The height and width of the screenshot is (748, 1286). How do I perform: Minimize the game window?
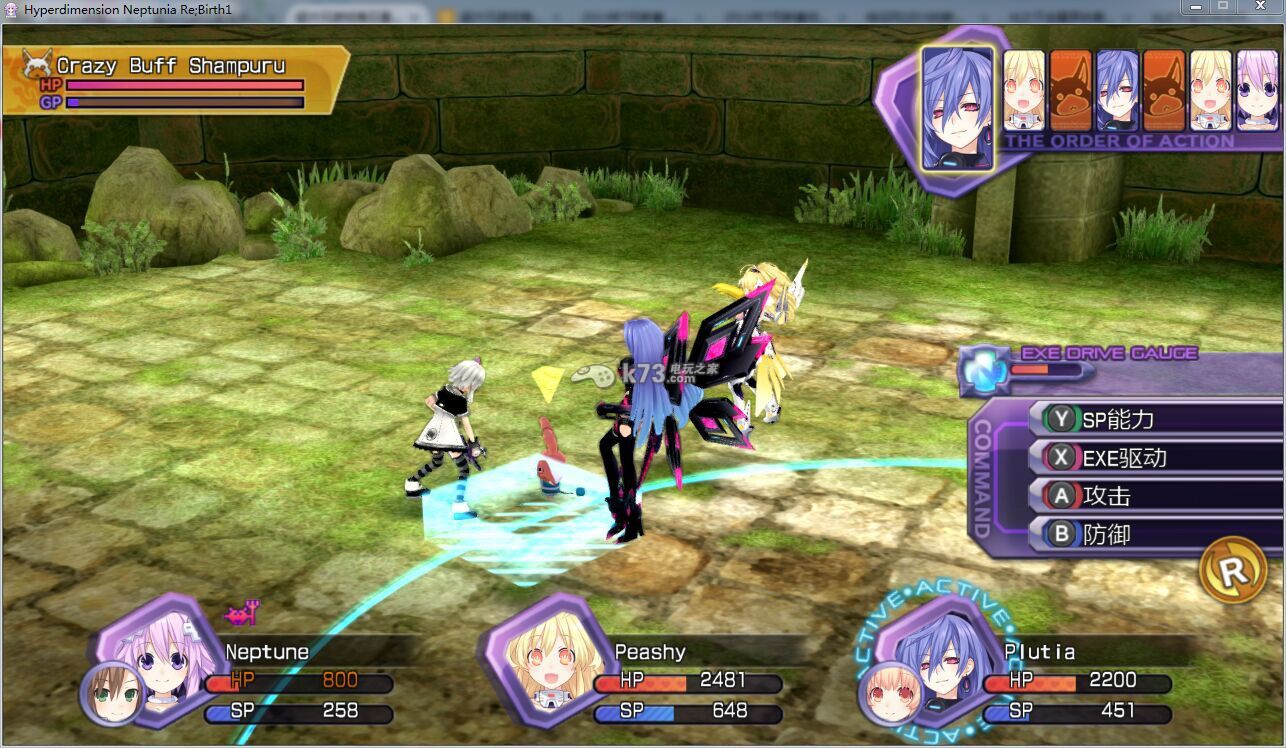[1195, 7]
